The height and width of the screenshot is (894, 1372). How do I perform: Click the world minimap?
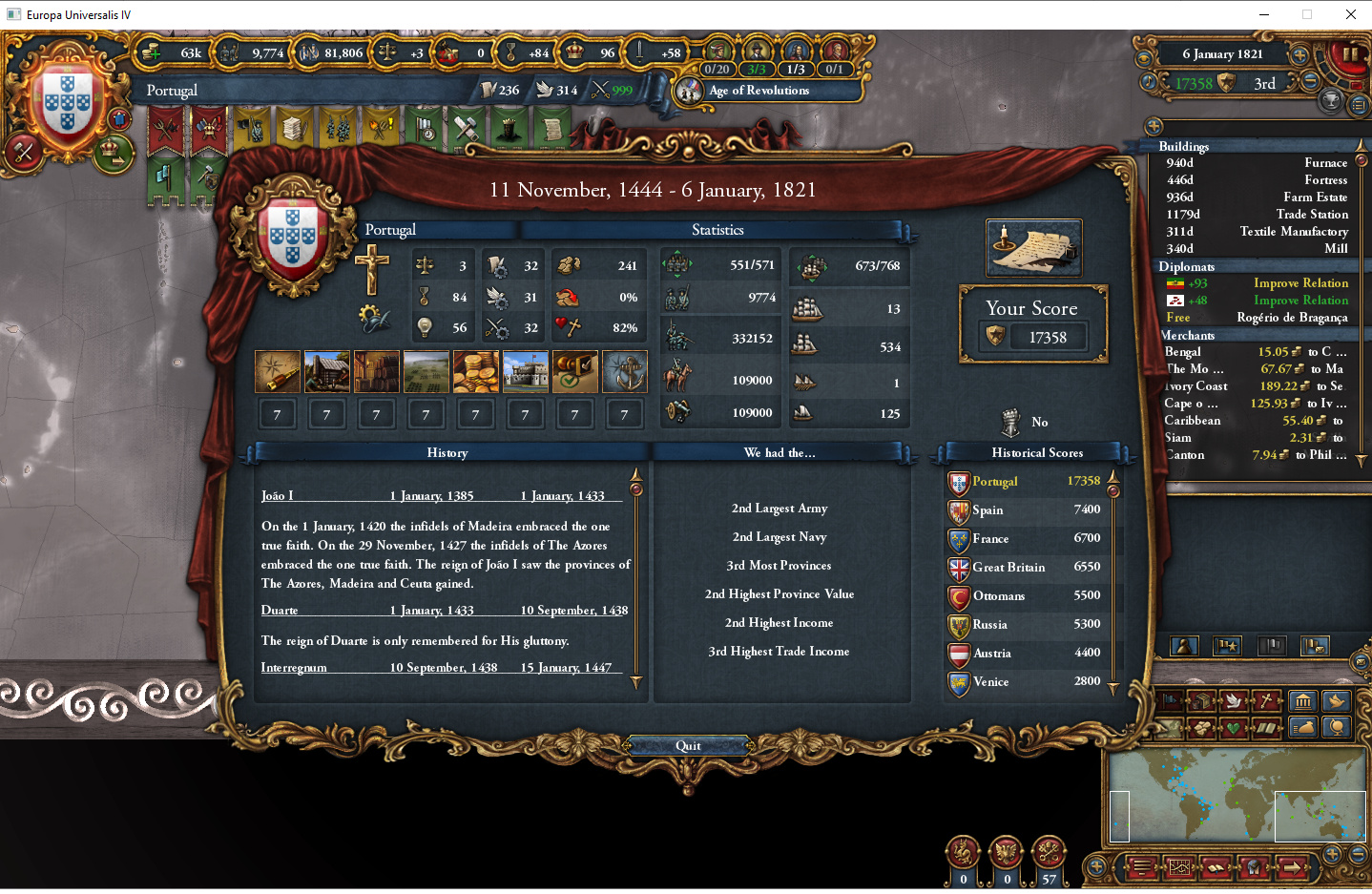coord(1236,795)
